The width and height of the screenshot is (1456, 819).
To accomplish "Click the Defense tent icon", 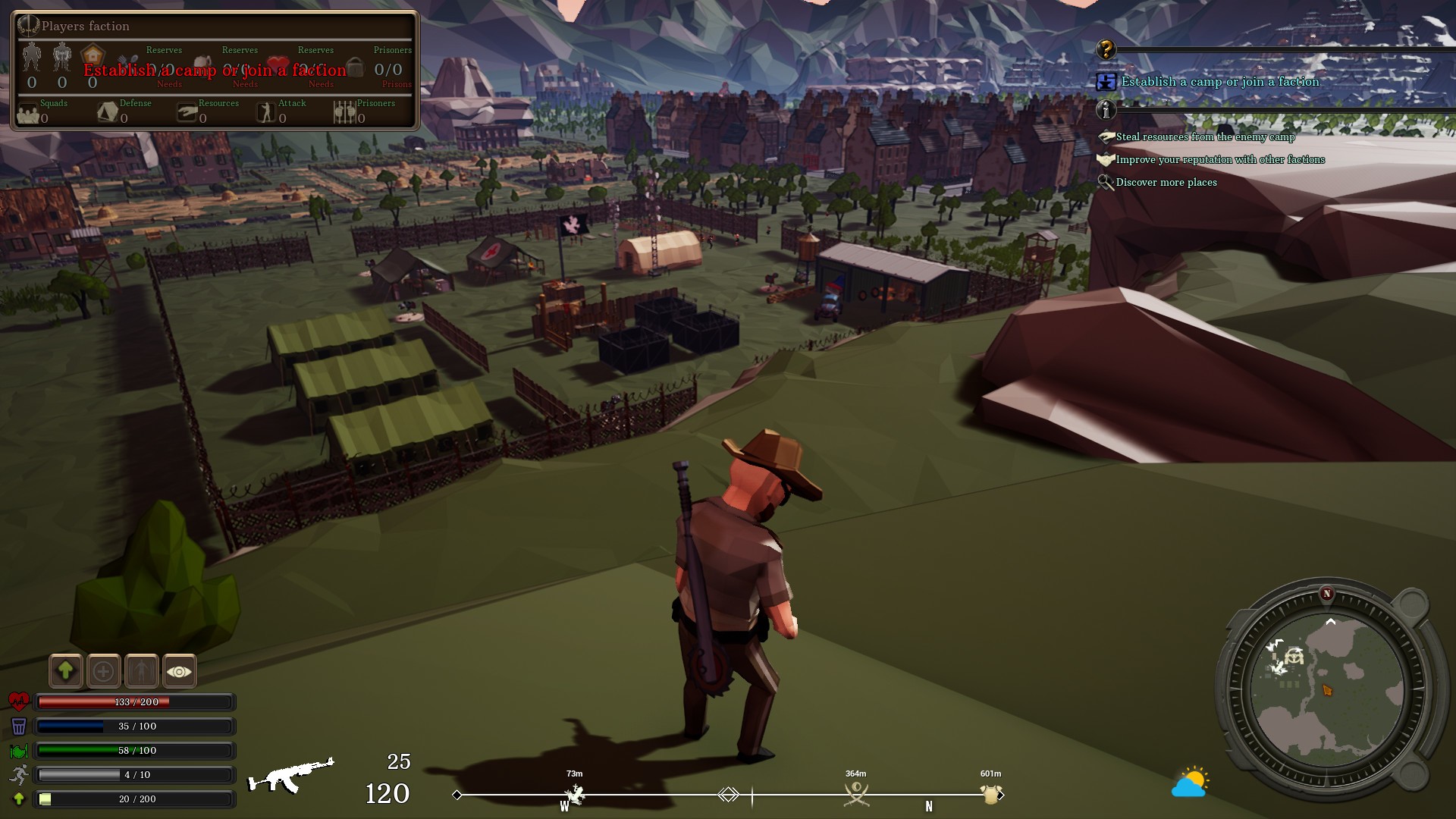I will tap(108, 111).
